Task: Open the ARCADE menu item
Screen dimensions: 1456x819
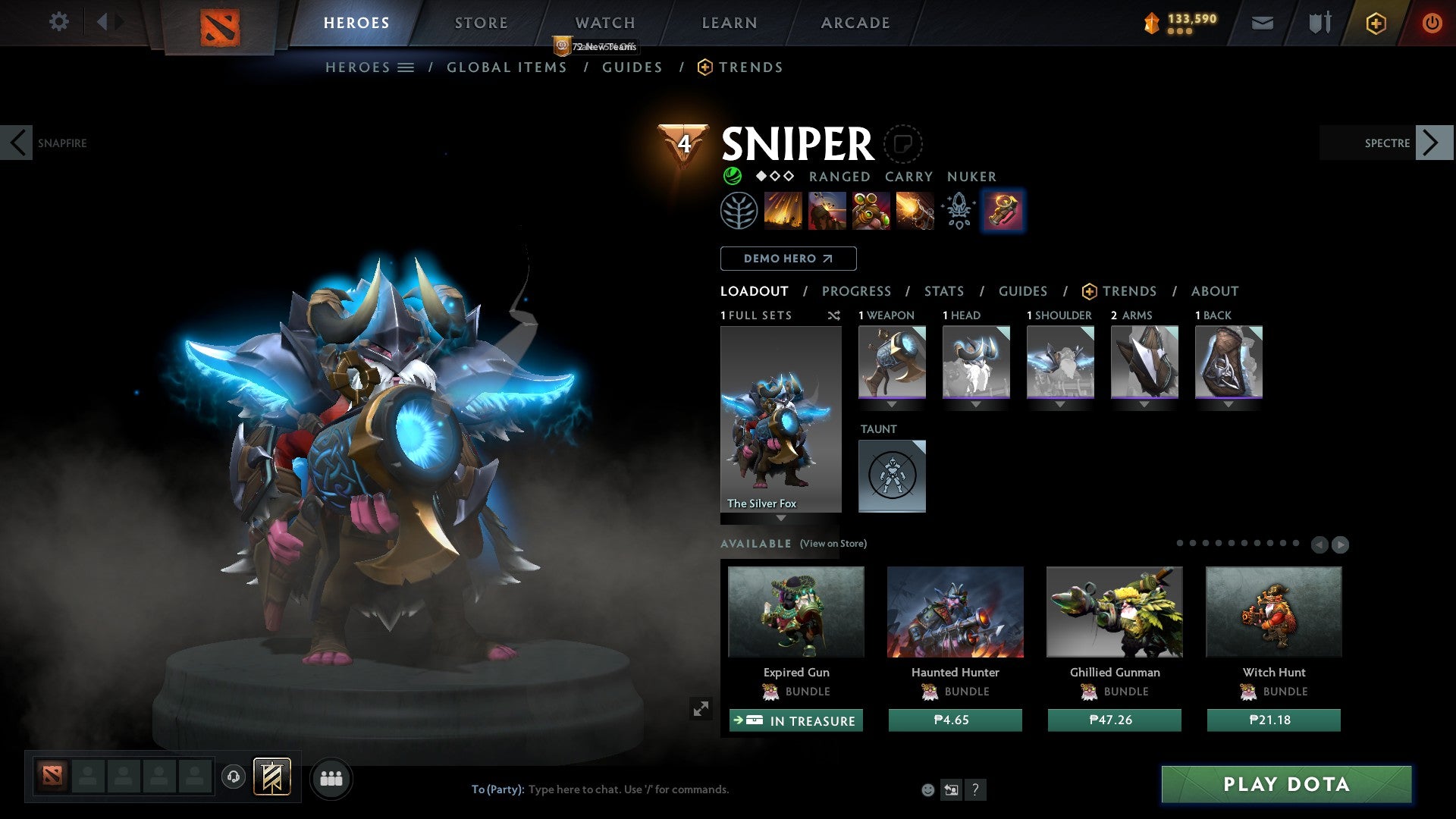Action: [x=855, y=22]
